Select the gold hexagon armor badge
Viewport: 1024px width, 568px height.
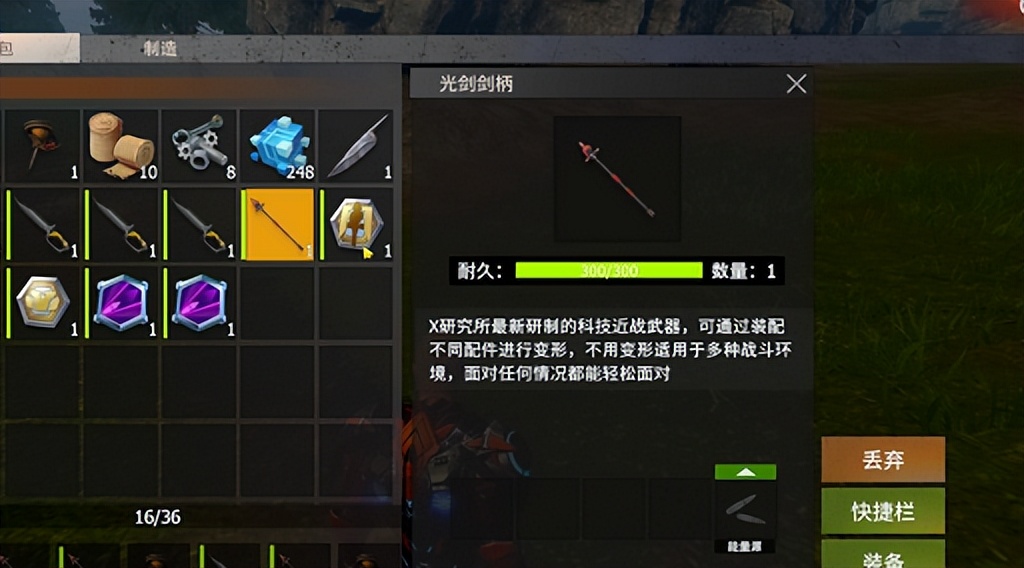point(44,302)
